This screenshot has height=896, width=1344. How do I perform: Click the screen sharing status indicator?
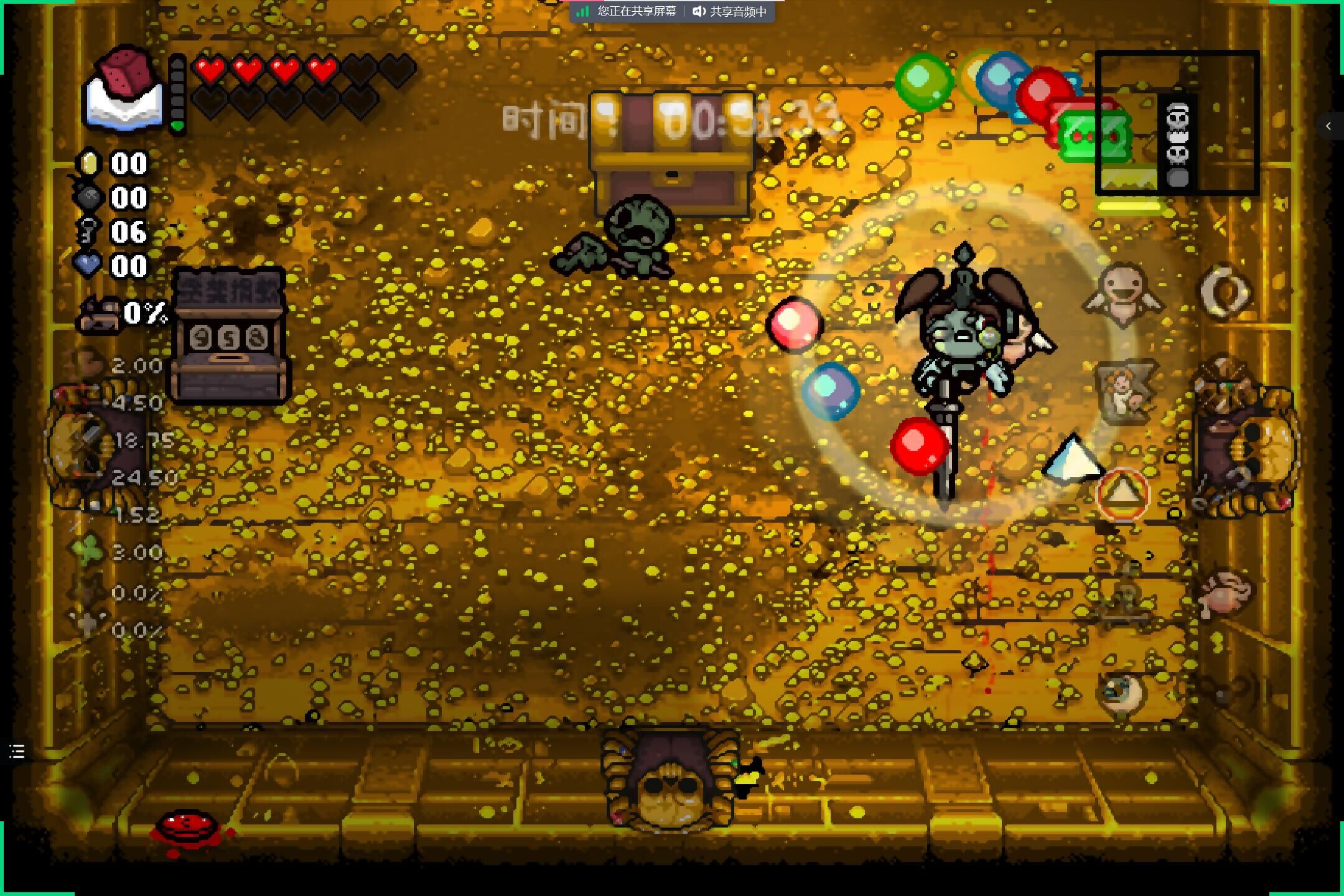click(x=627, y=11)
